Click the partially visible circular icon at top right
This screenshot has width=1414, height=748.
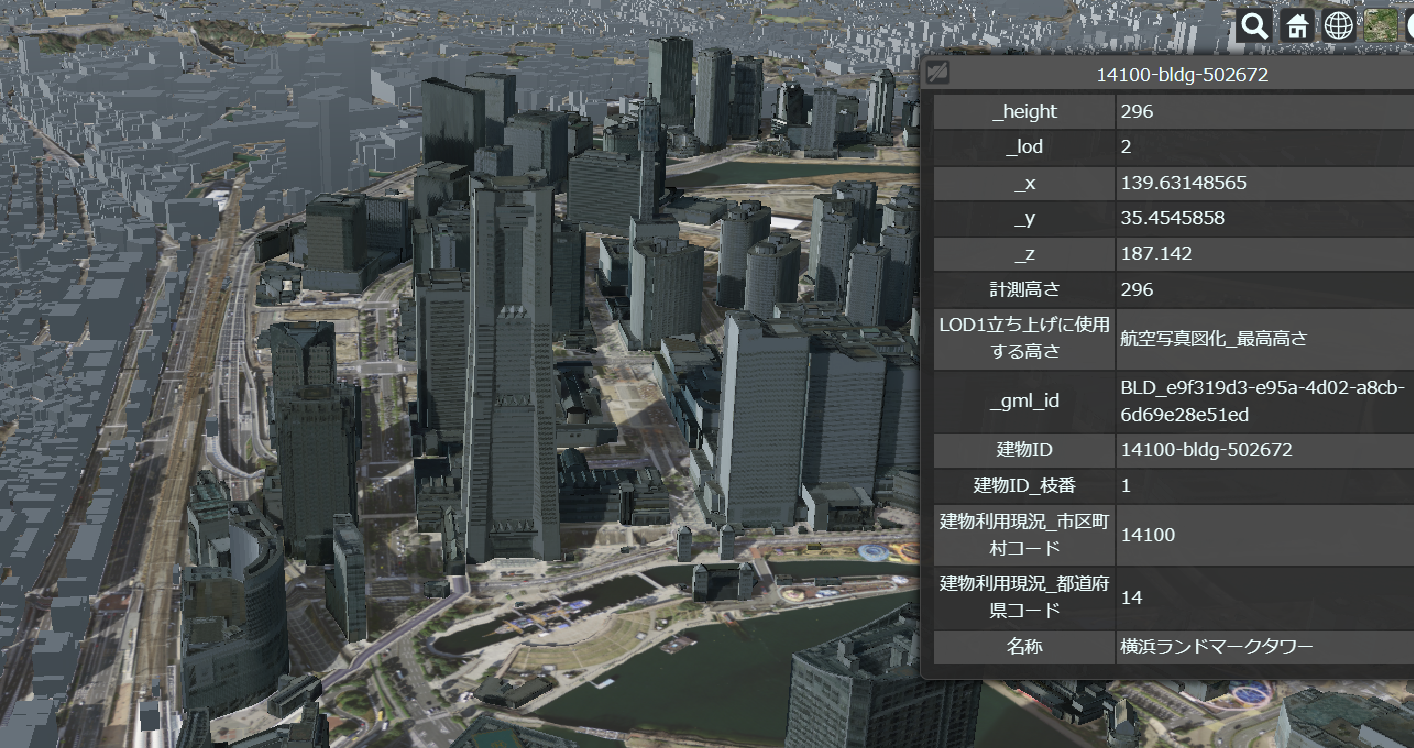pos(1410,25)
